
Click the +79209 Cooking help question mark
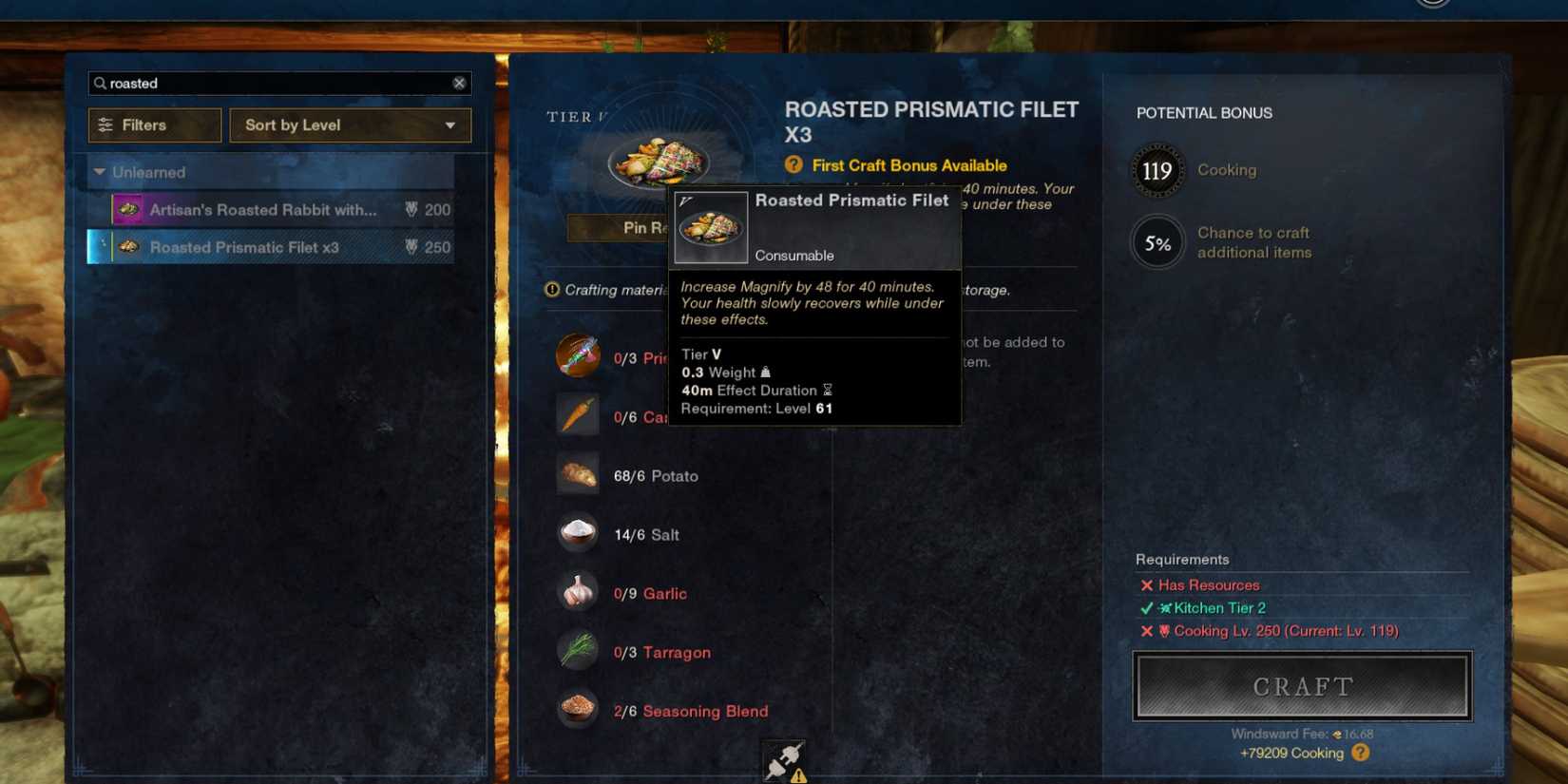click(x=1360, y=753)
